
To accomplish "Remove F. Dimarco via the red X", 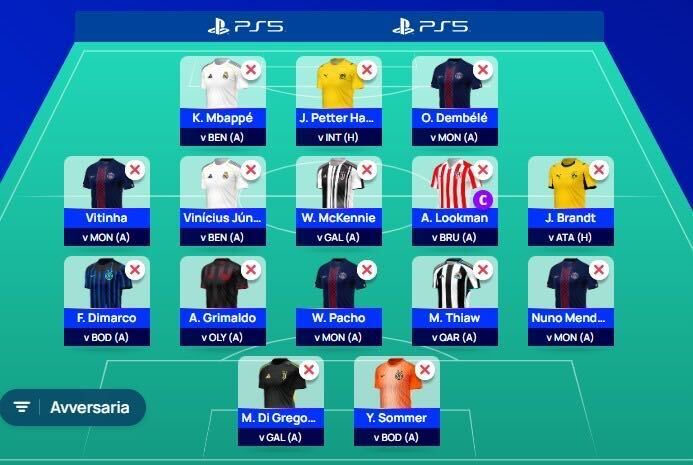I will tap(135, 270).
